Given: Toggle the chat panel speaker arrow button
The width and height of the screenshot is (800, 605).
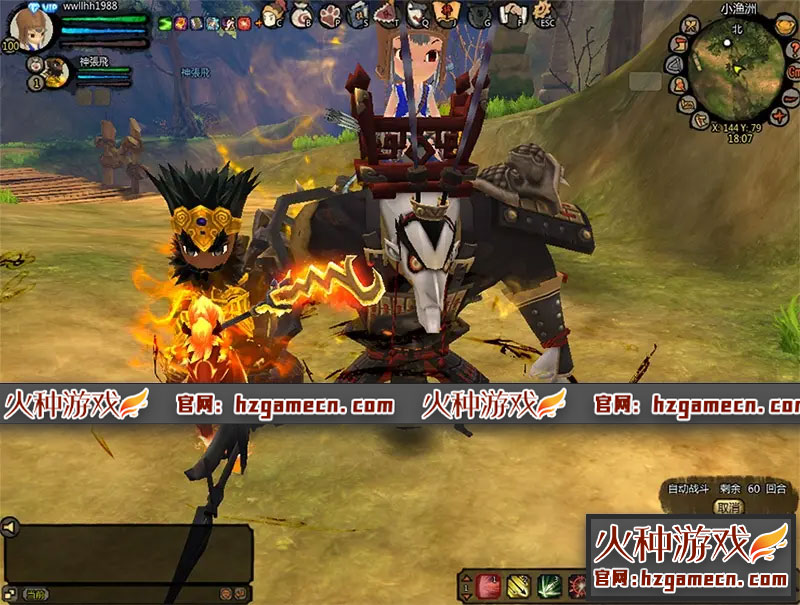Looking at the screenshot, I should click(9, 526).
